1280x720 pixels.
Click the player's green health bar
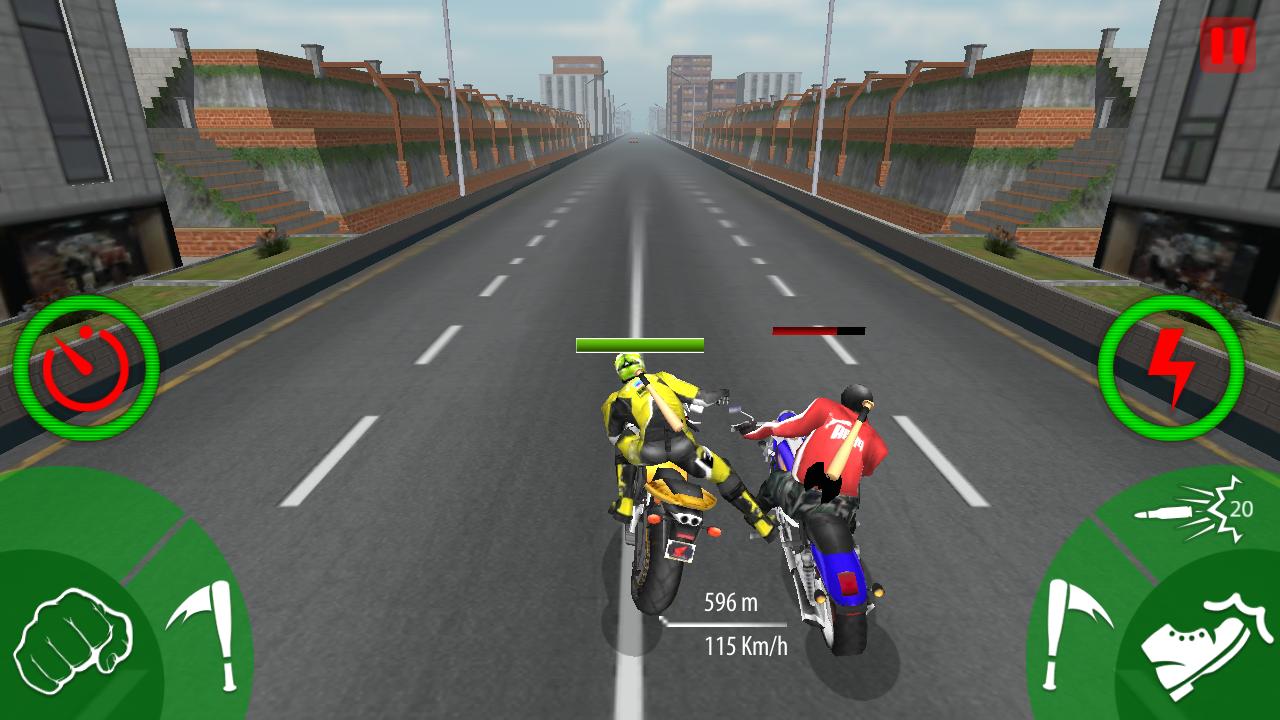(638, 345)
